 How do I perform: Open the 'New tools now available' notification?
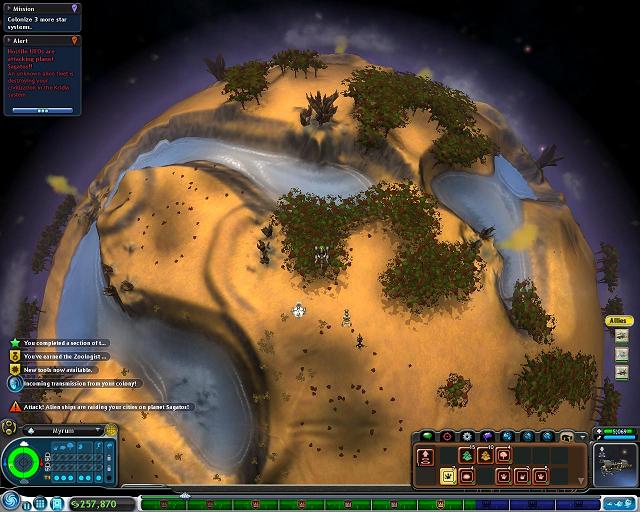click(66, 368)
